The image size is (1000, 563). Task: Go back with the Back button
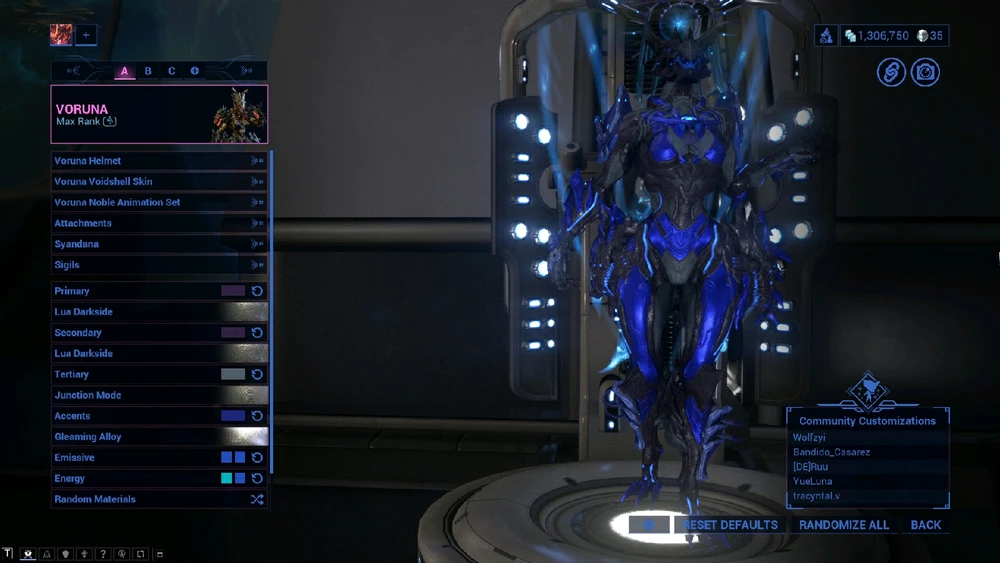(925, 525)
